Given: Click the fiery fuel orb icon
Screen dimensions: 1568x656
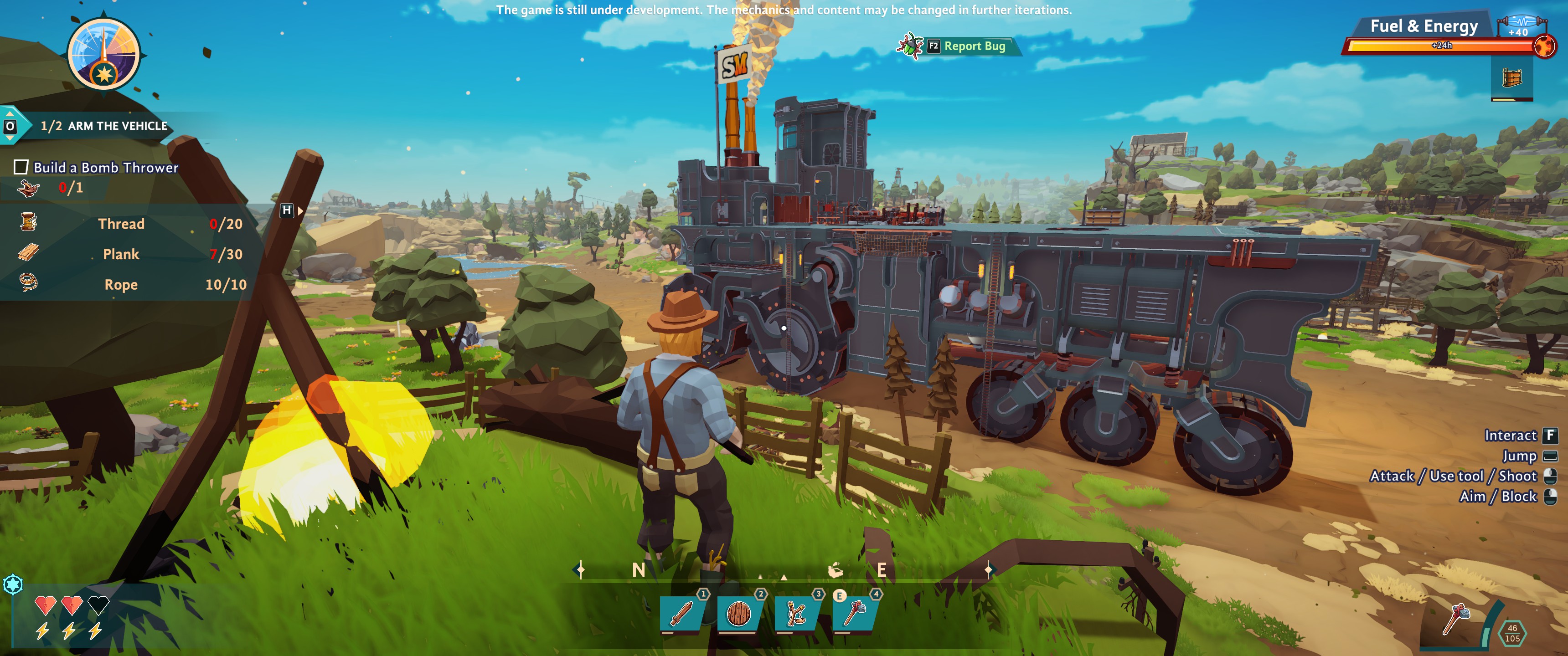Looking at the screenshot, I should point(1544,46).
